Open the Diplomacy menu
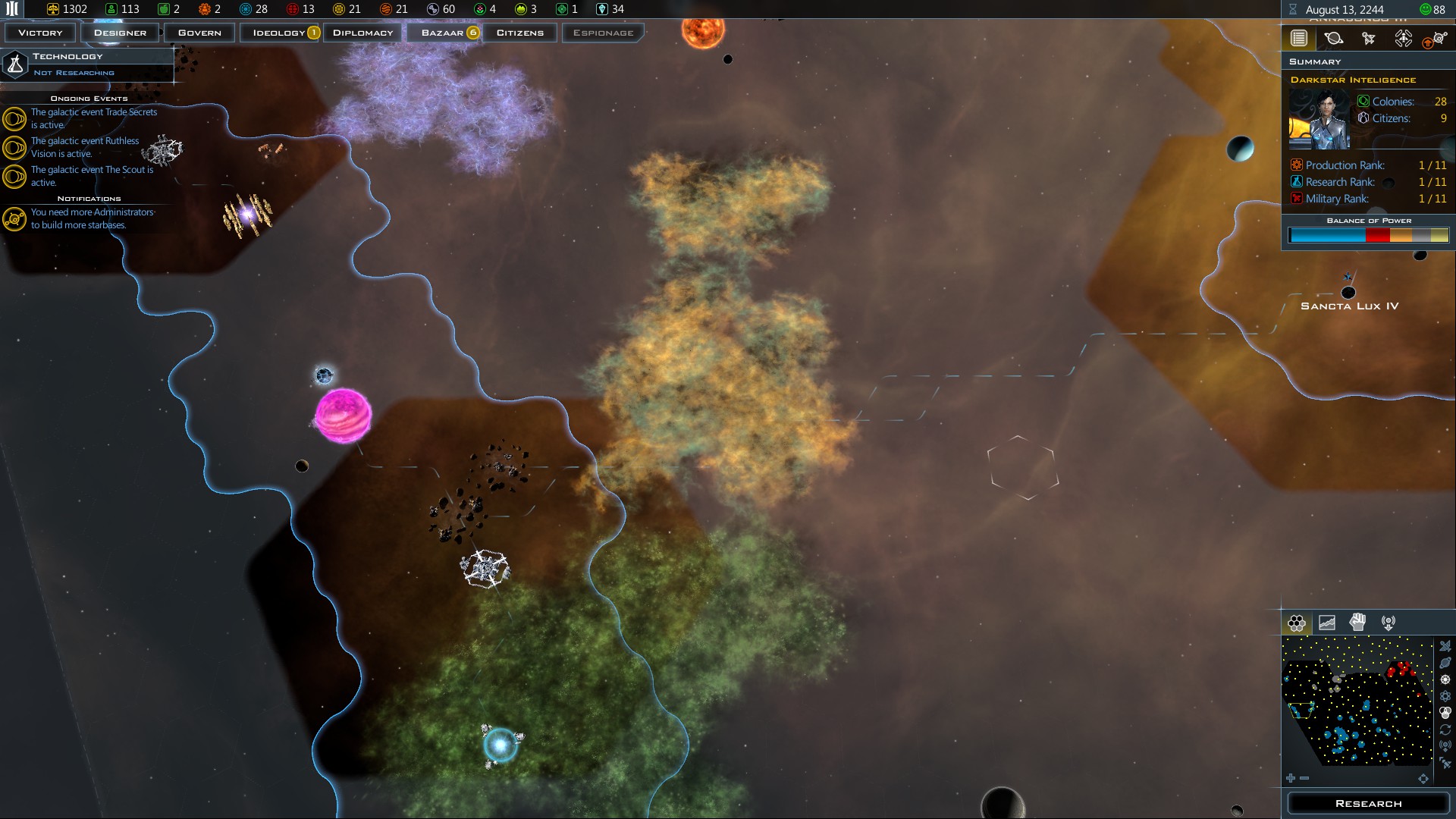The width and height of the screenshot is (1456, 819). pyautogui.click(x=362, y=33)
